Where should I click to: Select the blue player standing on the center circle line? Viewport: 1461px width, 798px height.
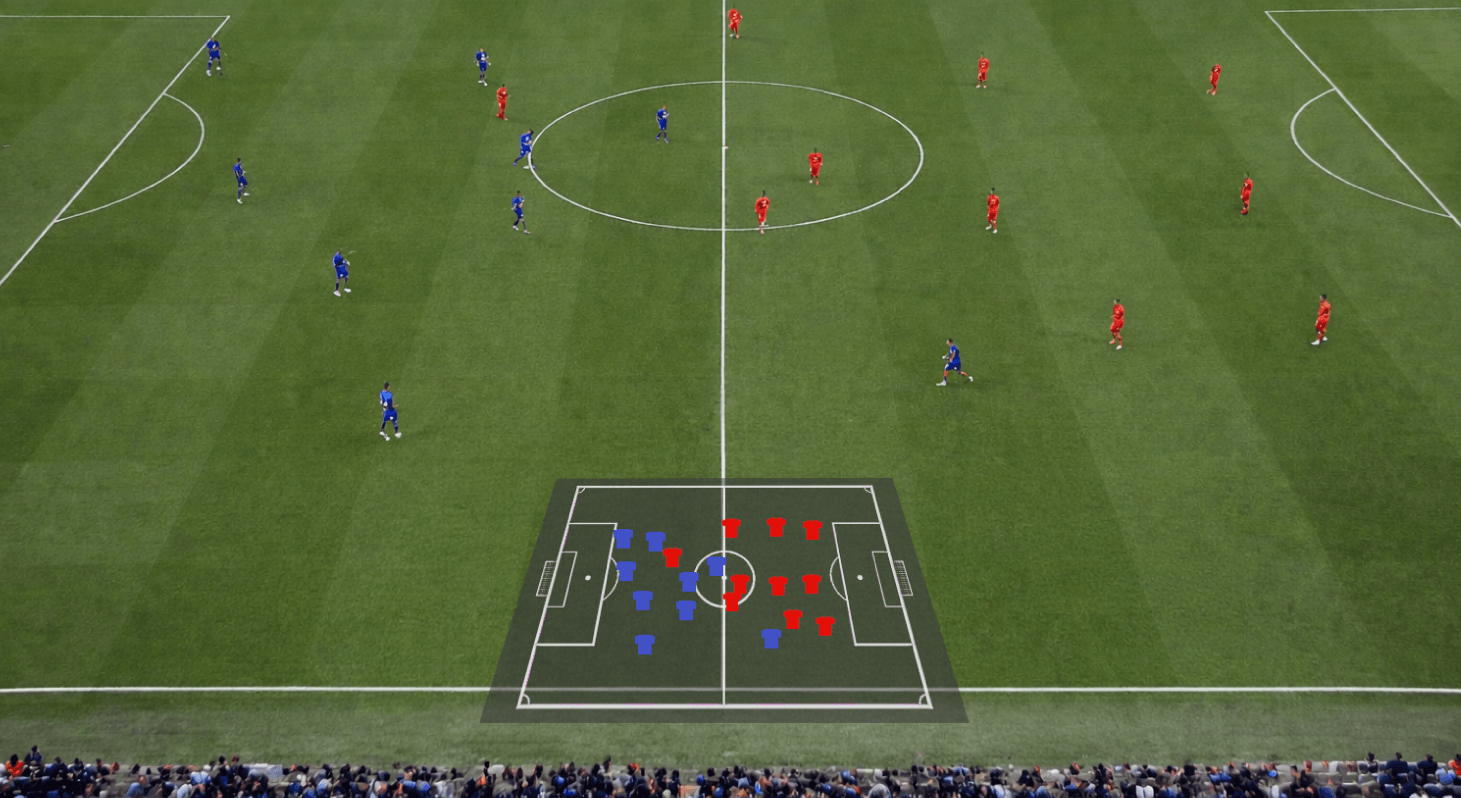coord(523,144)
